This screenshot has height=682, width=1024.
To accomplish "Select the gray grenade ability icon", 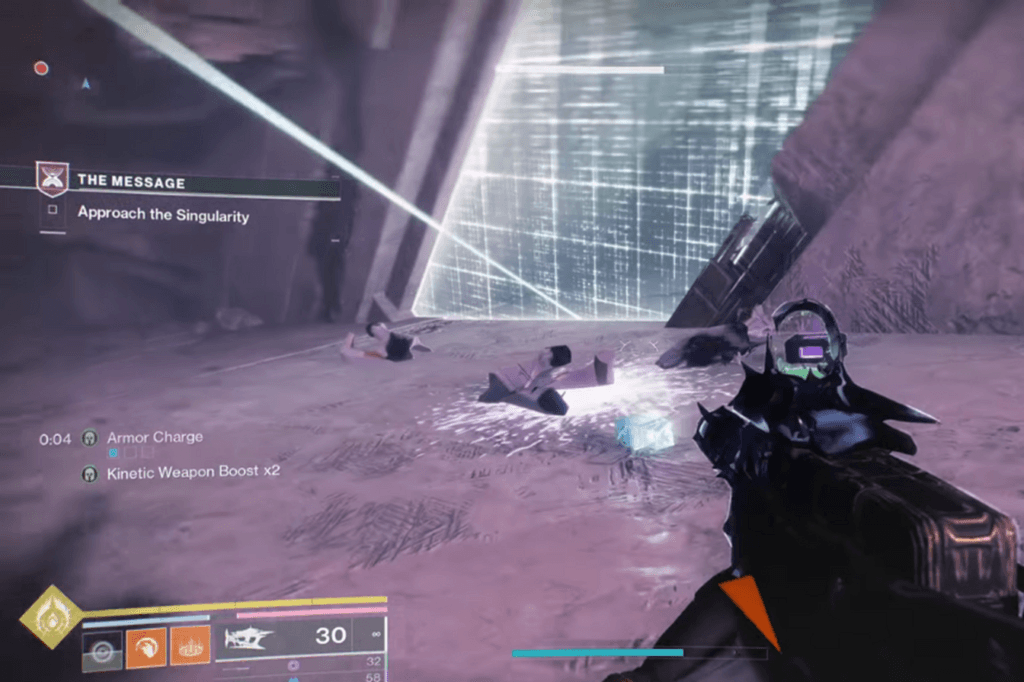I will click(x=102, y=648).
